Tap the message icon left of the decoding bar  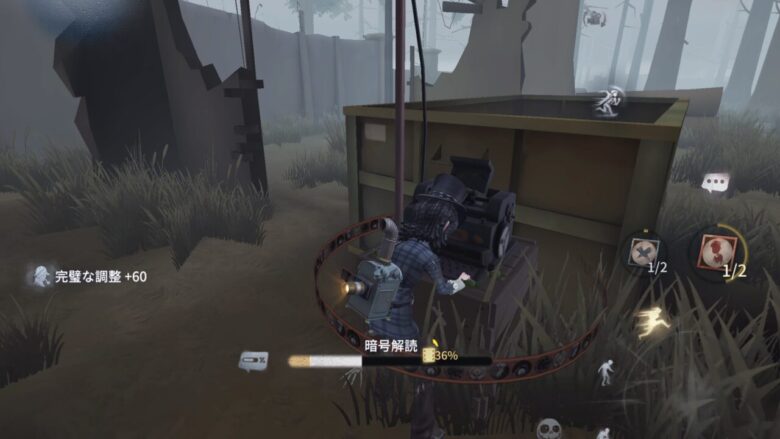[x=253, y=360]
